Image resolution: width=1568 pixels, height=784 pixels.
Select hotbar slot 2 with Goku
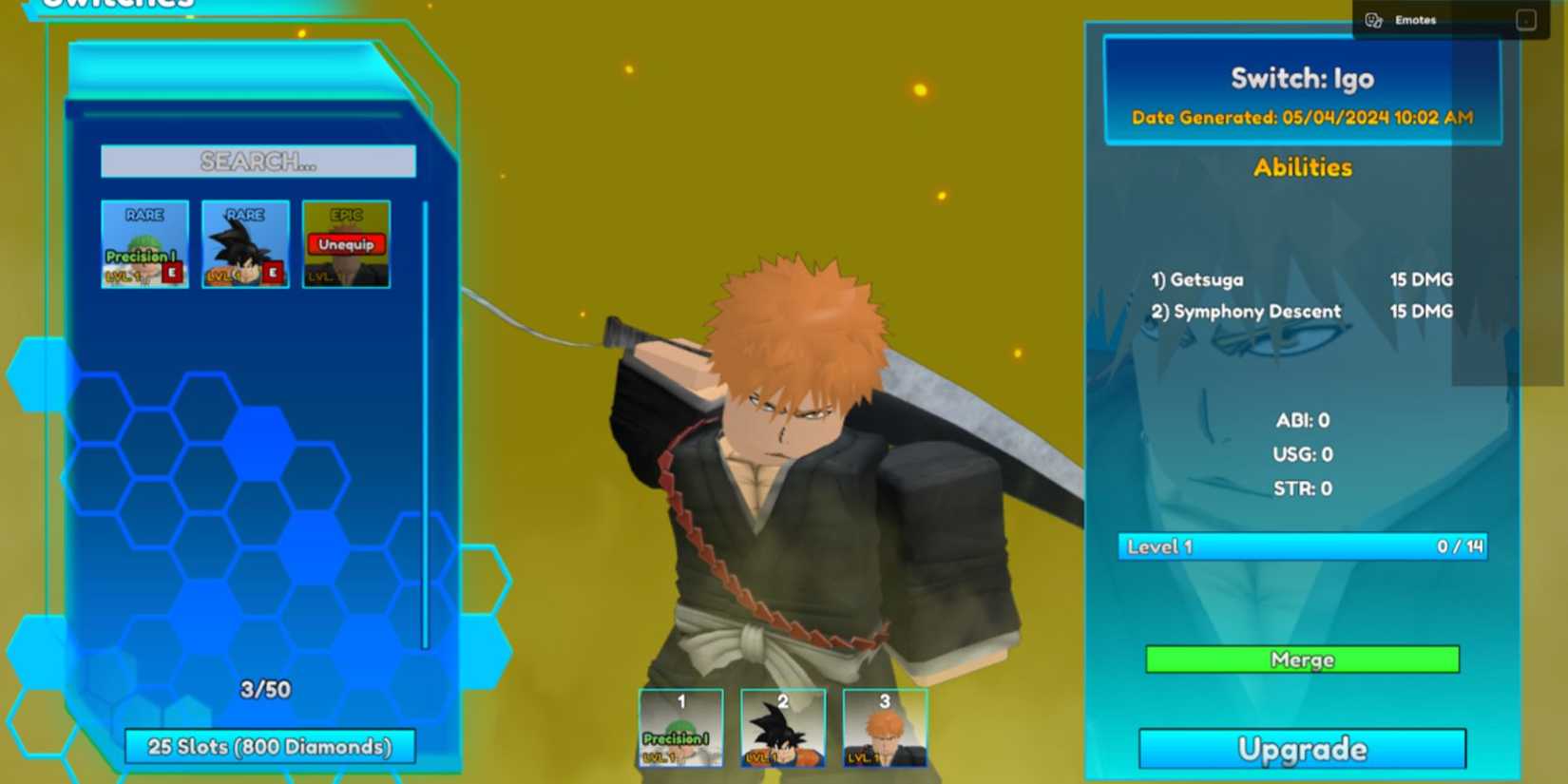click(x=782, y=728)
